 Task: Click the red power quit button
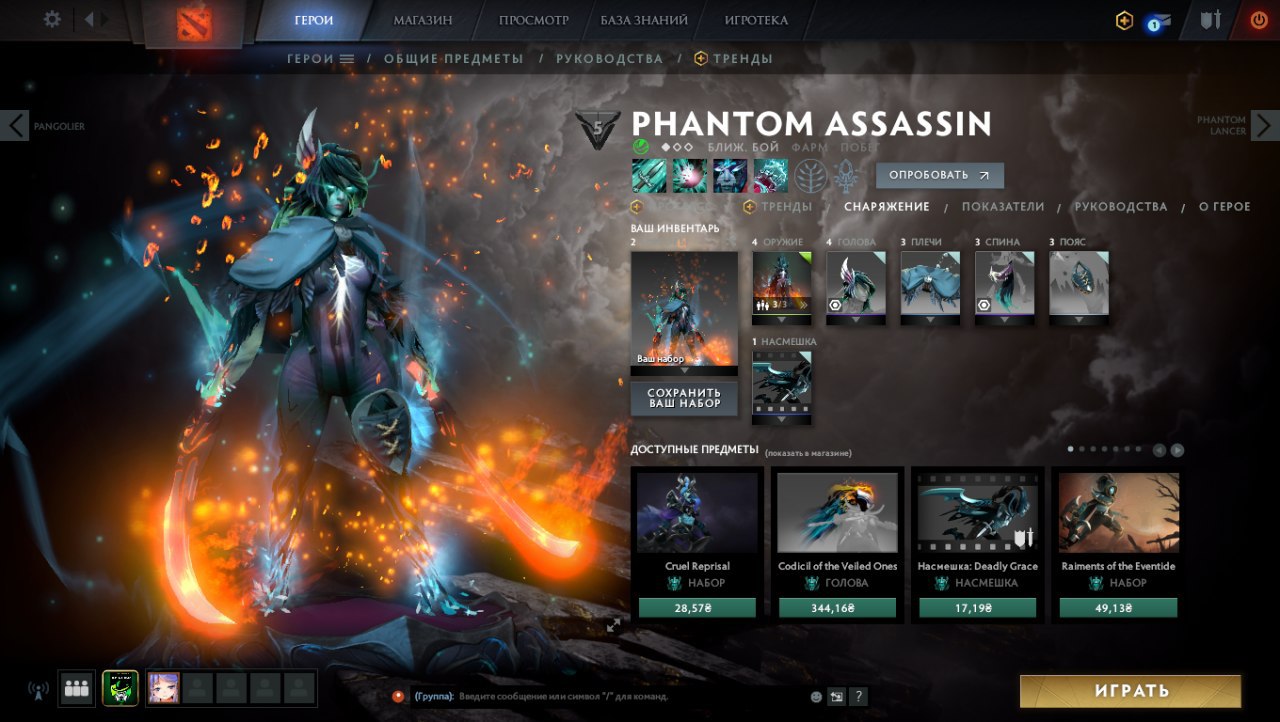pos(1258,20)
